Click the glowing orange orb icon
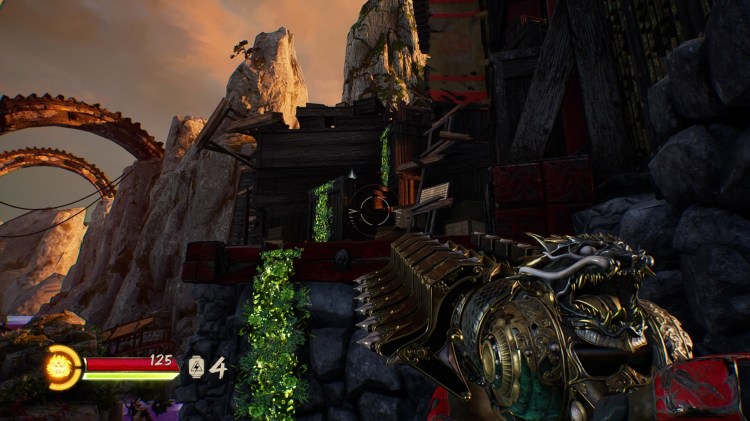 pyautogui.click(x=62, y=367)
